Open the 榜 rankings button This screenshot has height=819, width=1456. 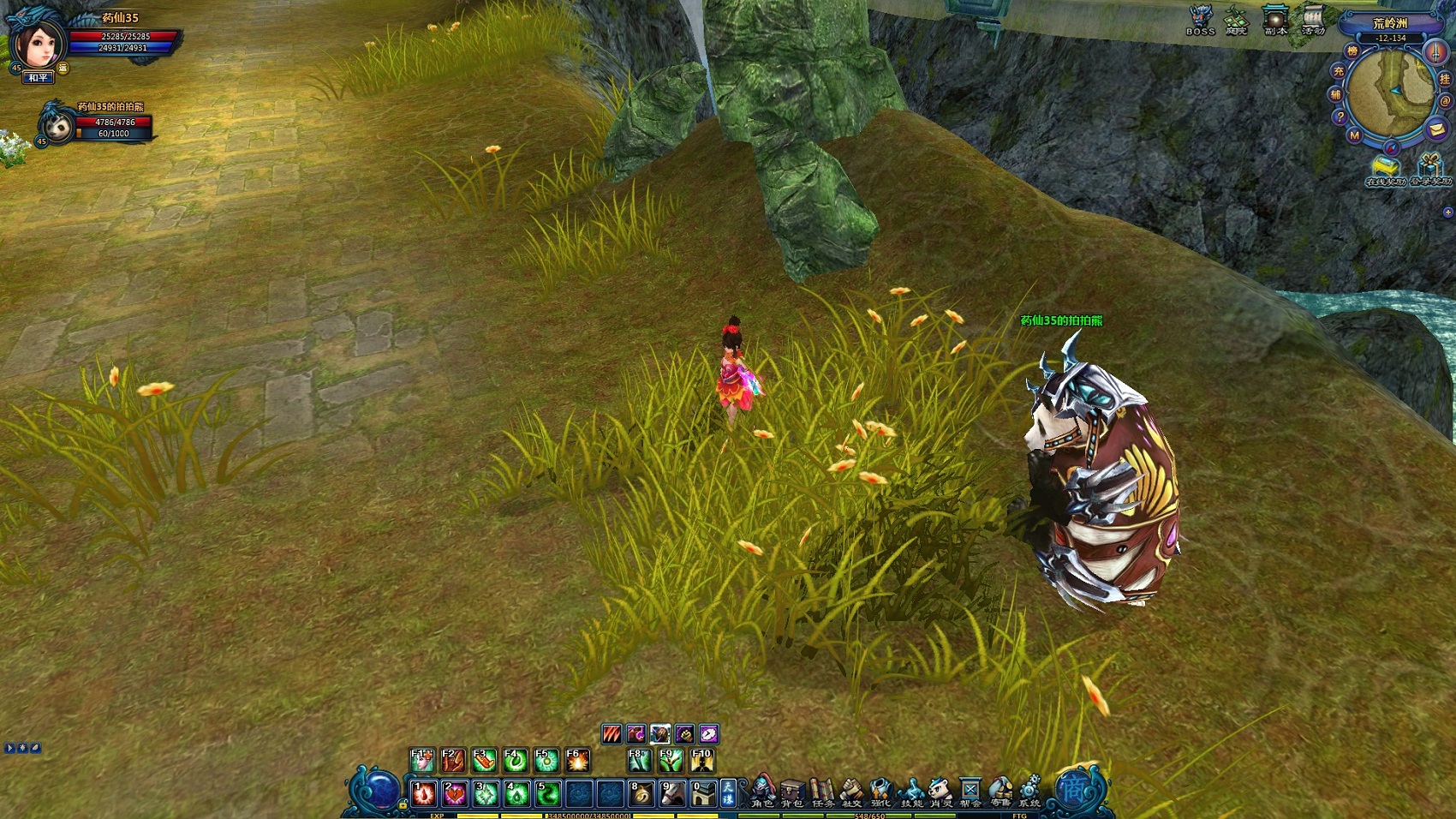pos(1352,51)
